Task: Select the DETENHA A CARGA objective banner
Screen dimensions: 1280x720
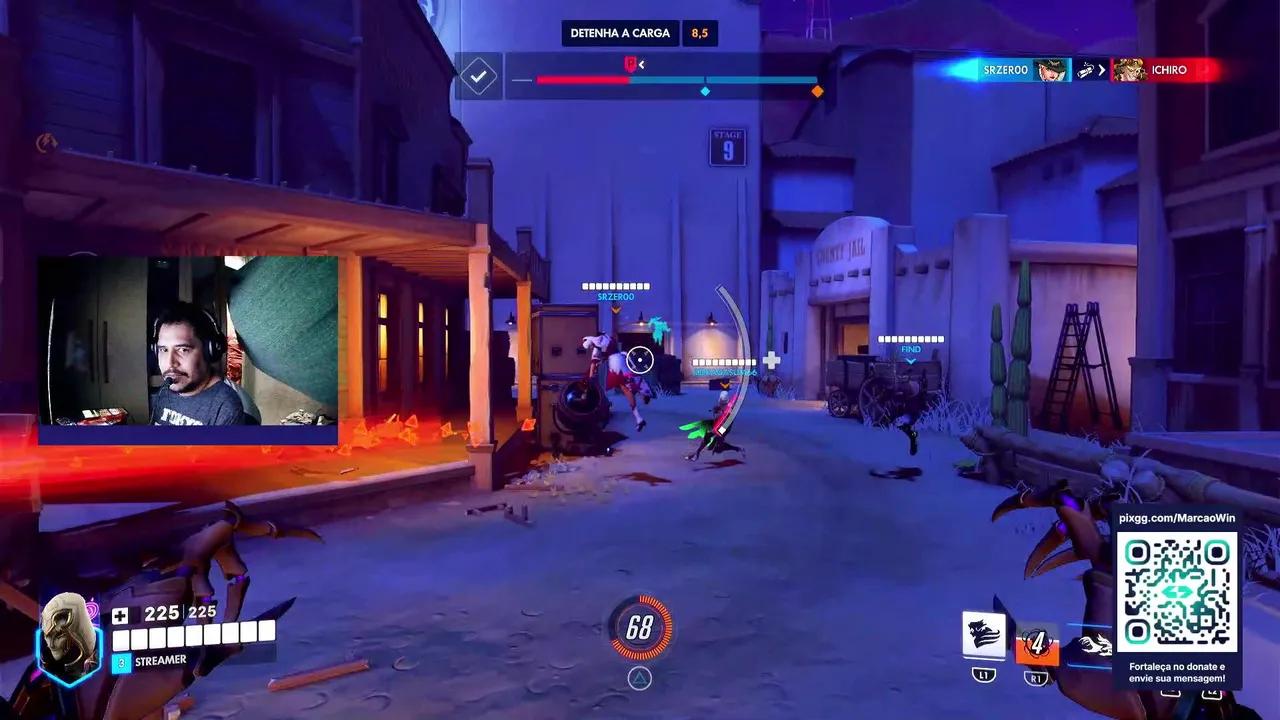Action: pyautogui.click(x=620, y=32)
